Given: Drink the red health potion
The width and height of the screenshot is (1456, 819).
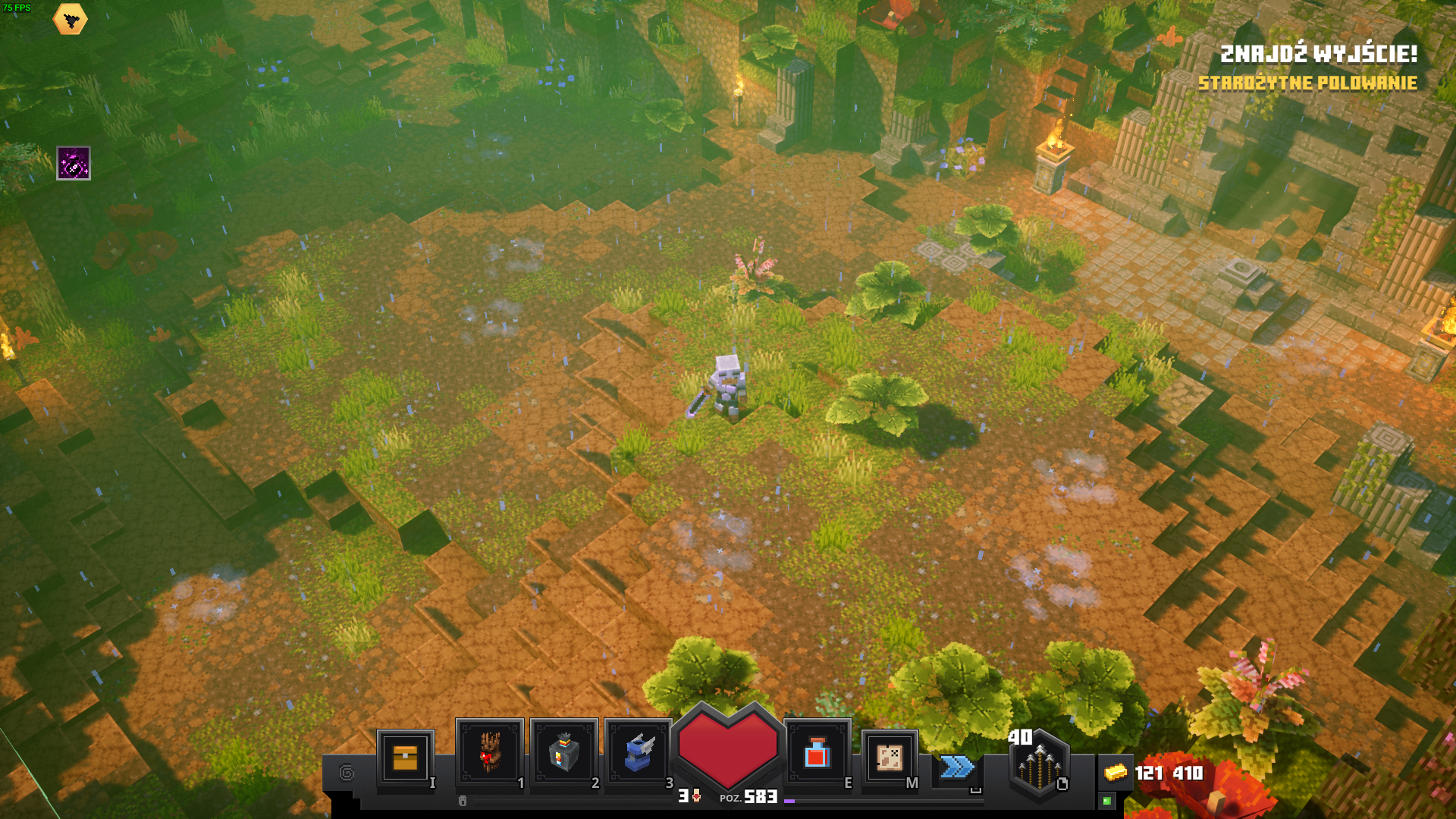Looking at the screenshot, I should [x=817, y=753].
